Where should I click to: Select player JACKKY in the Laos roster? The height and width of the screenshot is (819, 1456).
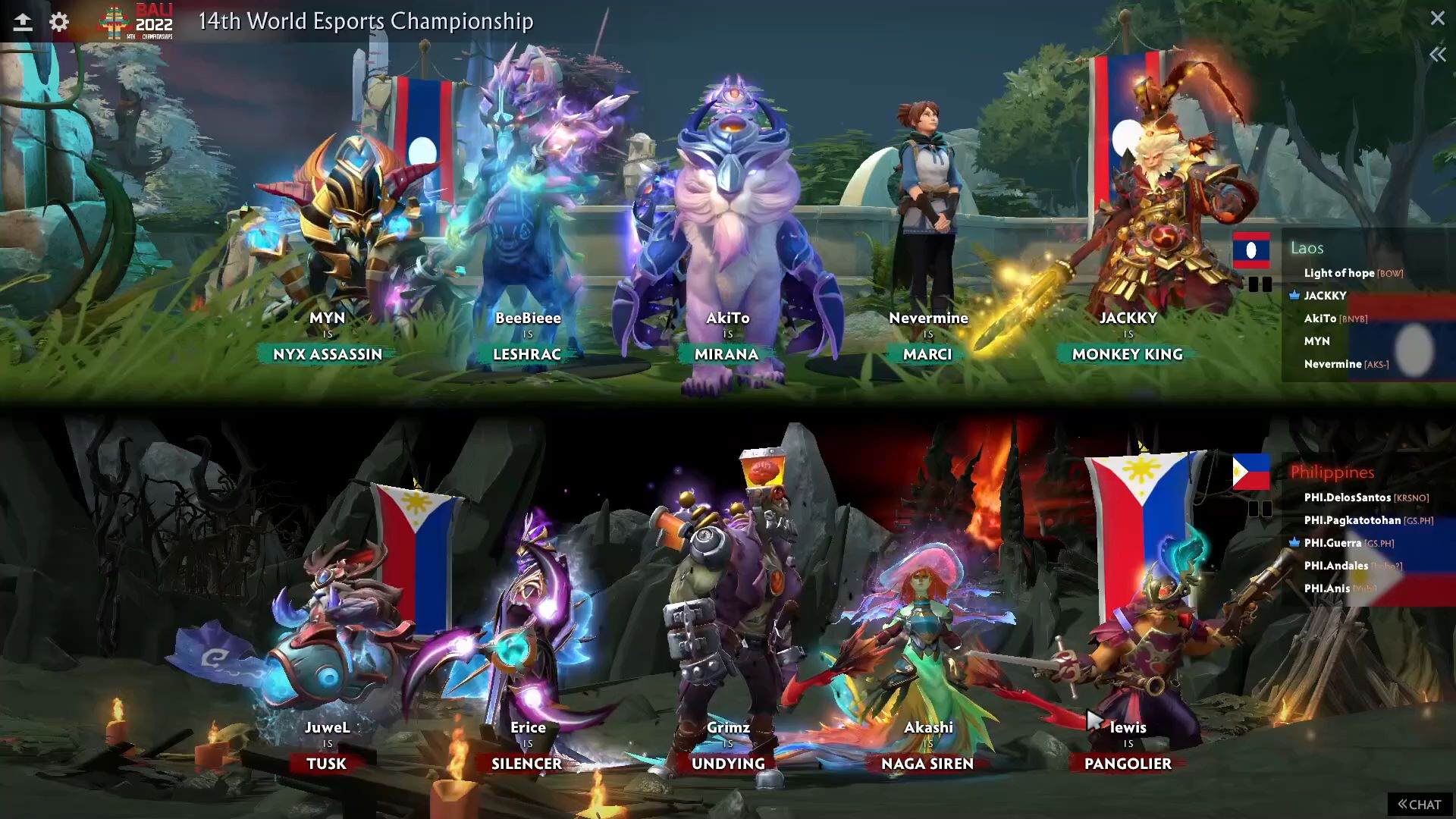(1325, 296)
